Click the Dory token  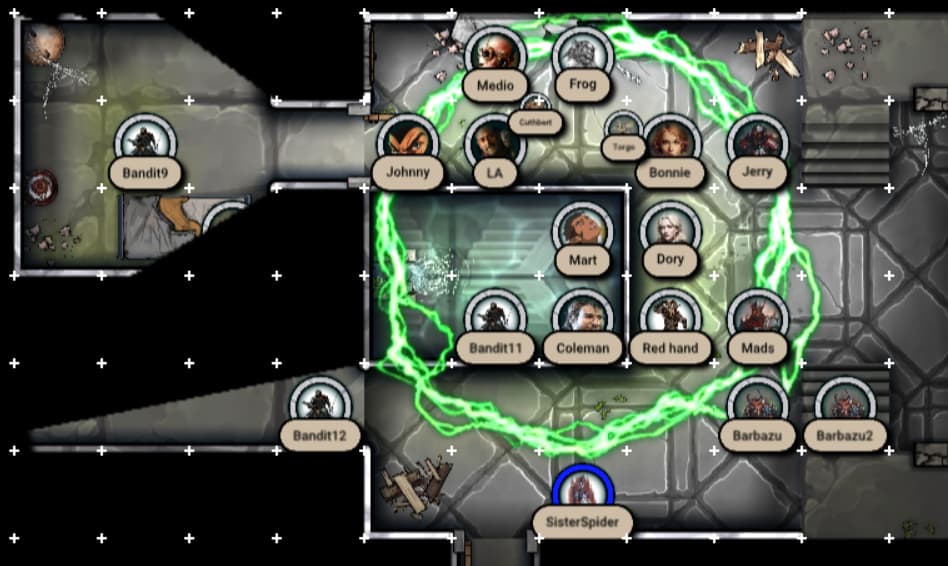(x=670, y=231)
